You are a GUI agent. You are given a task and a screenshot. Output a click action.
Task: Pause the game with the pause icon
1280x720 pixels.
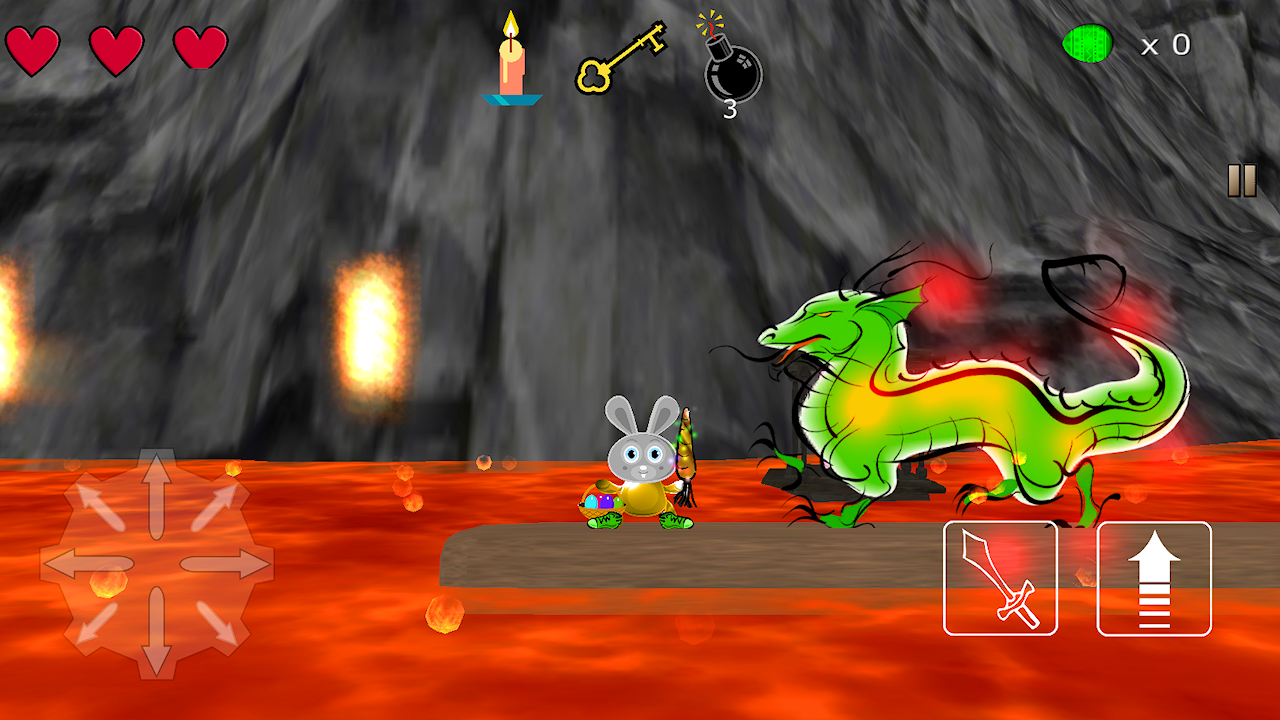click(1241, 181)
